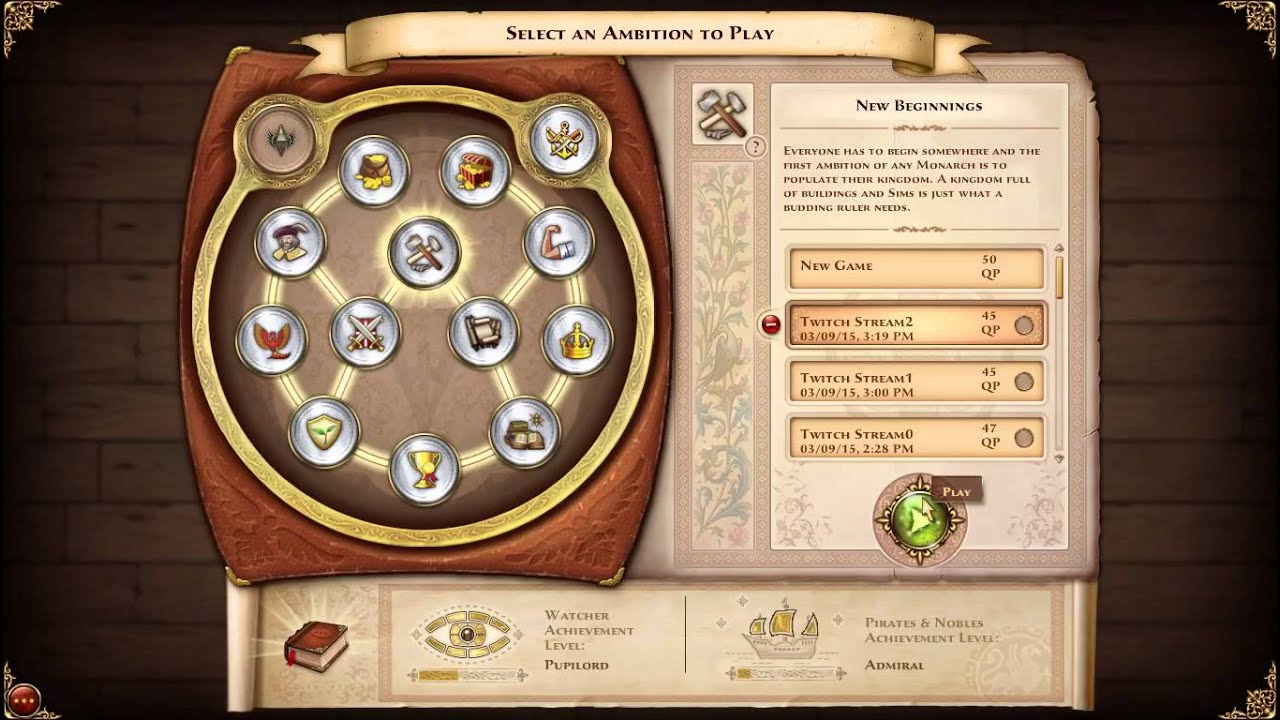Viewport: 1280px width, 720px height.
Task: Select the crossed swords ambition
Action: point(365,332)
